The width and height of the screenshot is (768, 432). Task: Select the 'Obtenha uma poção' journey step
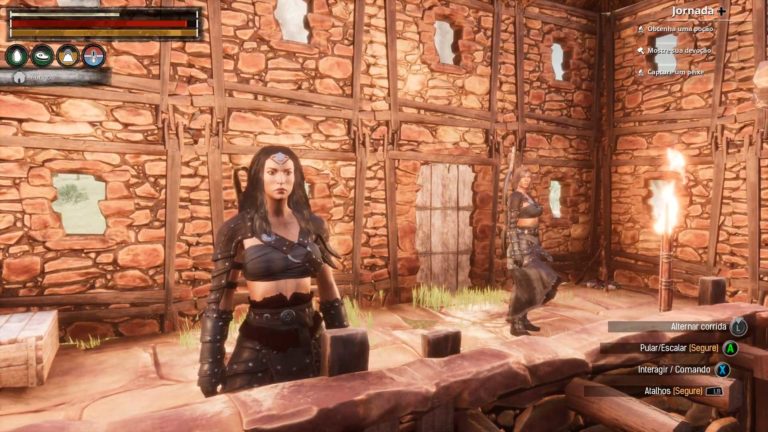(680, 30)
